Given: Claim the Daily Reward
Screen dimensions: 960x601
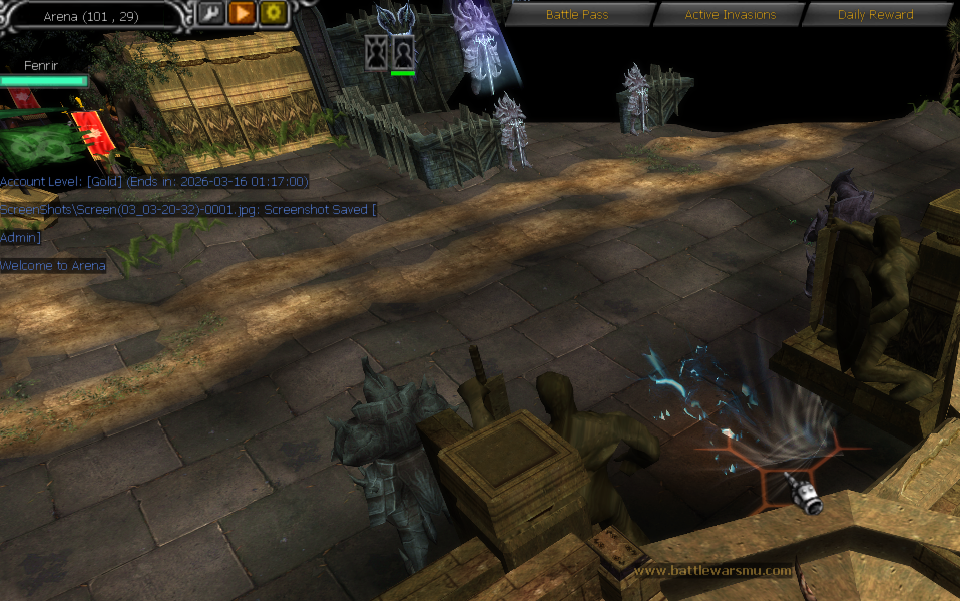Looking at the screenshot, I should point(875,15).
